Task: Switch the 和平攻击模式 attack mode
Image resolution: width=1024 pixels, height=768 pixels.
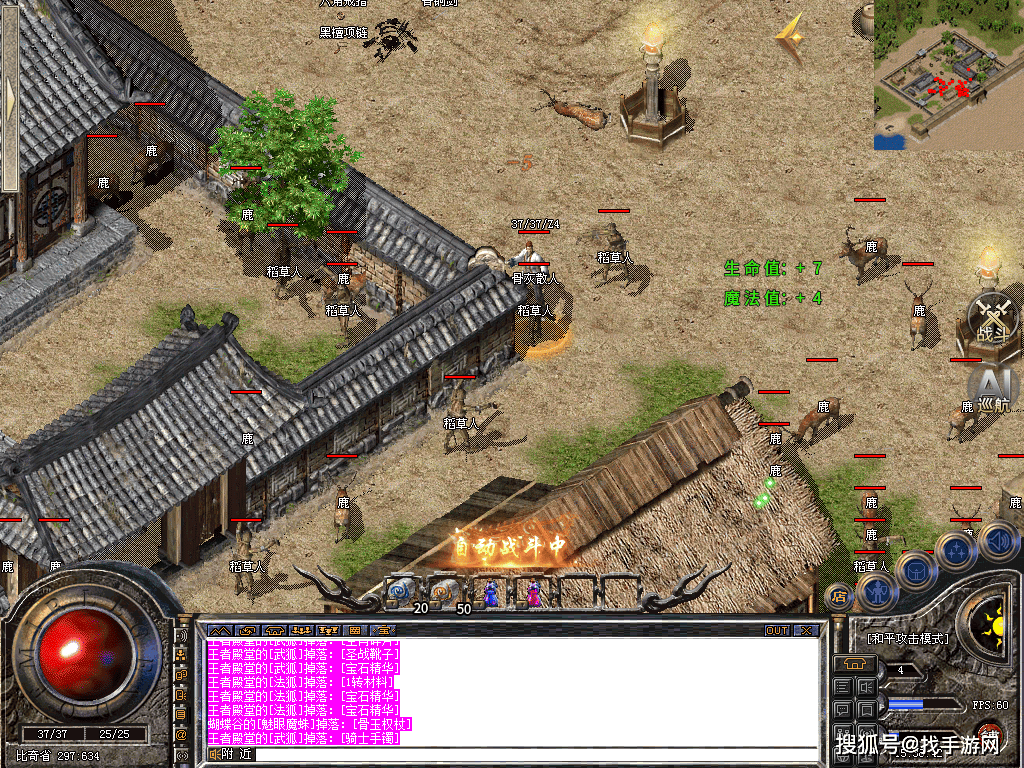Action: pyautogui.click(x=906, y=639)
